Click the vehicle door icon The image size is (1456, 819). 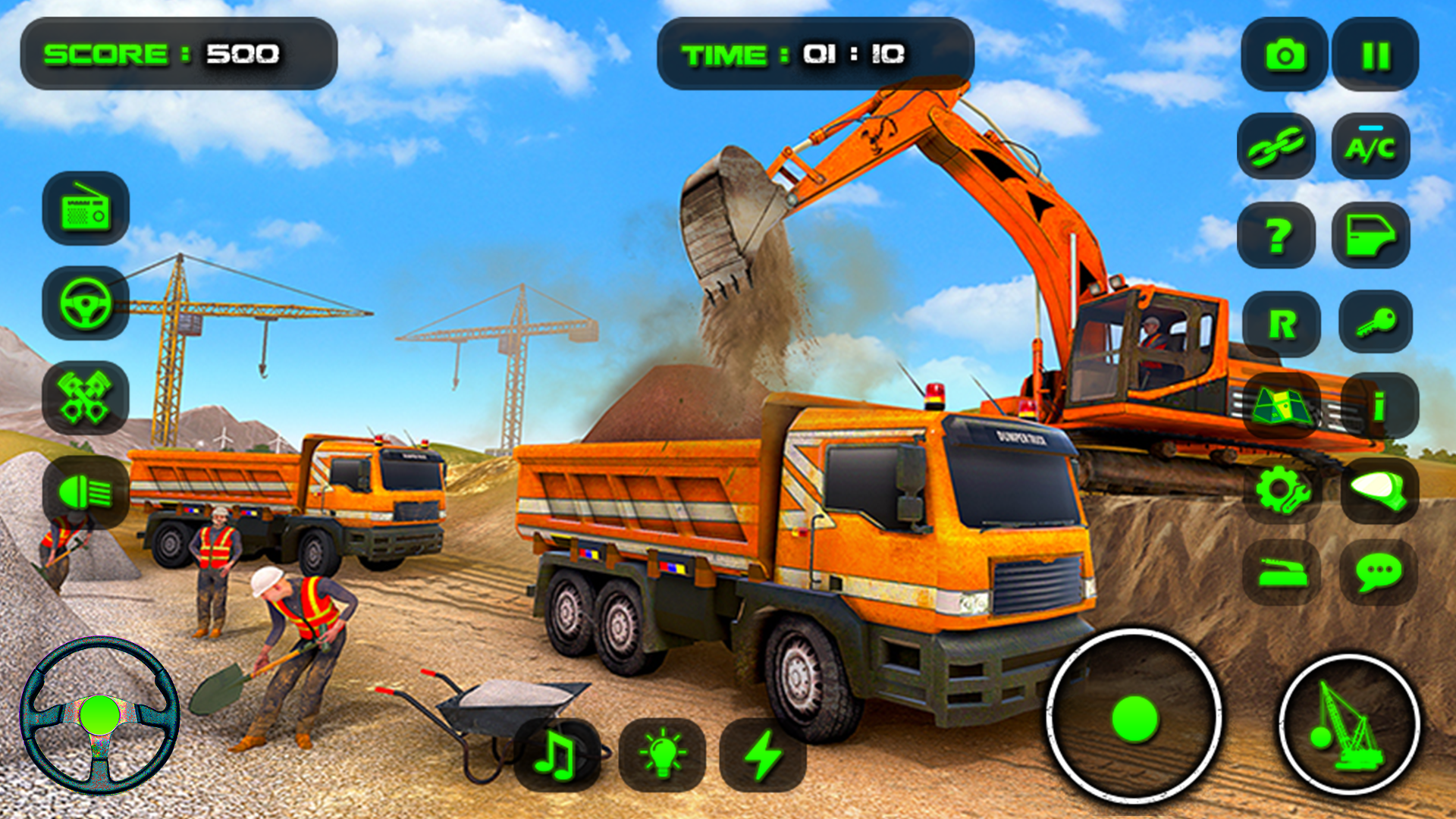tap(1370, 236)
